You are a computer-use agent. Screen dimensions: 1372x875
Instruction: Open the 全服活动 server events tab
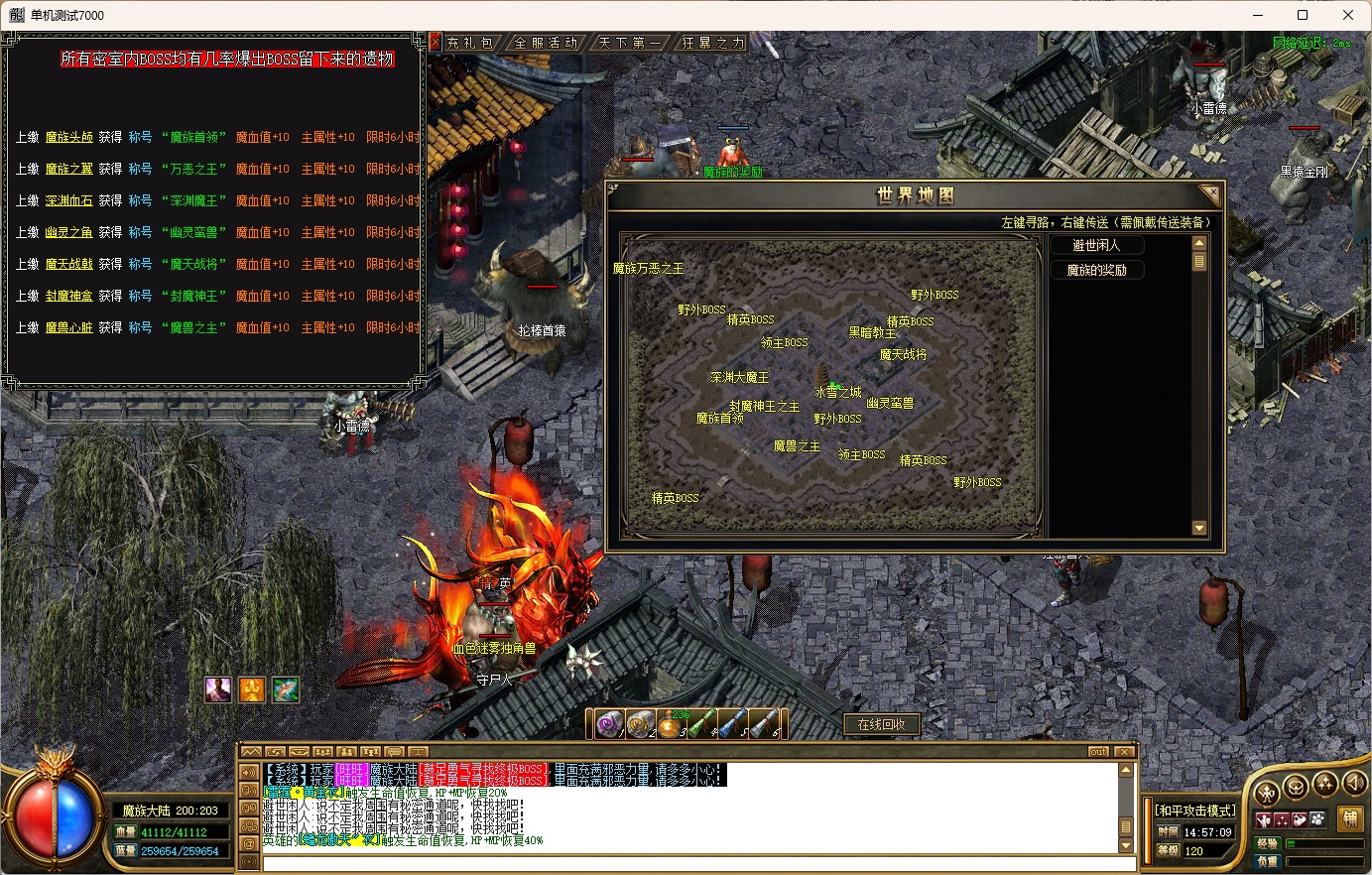tap(546, 43)
